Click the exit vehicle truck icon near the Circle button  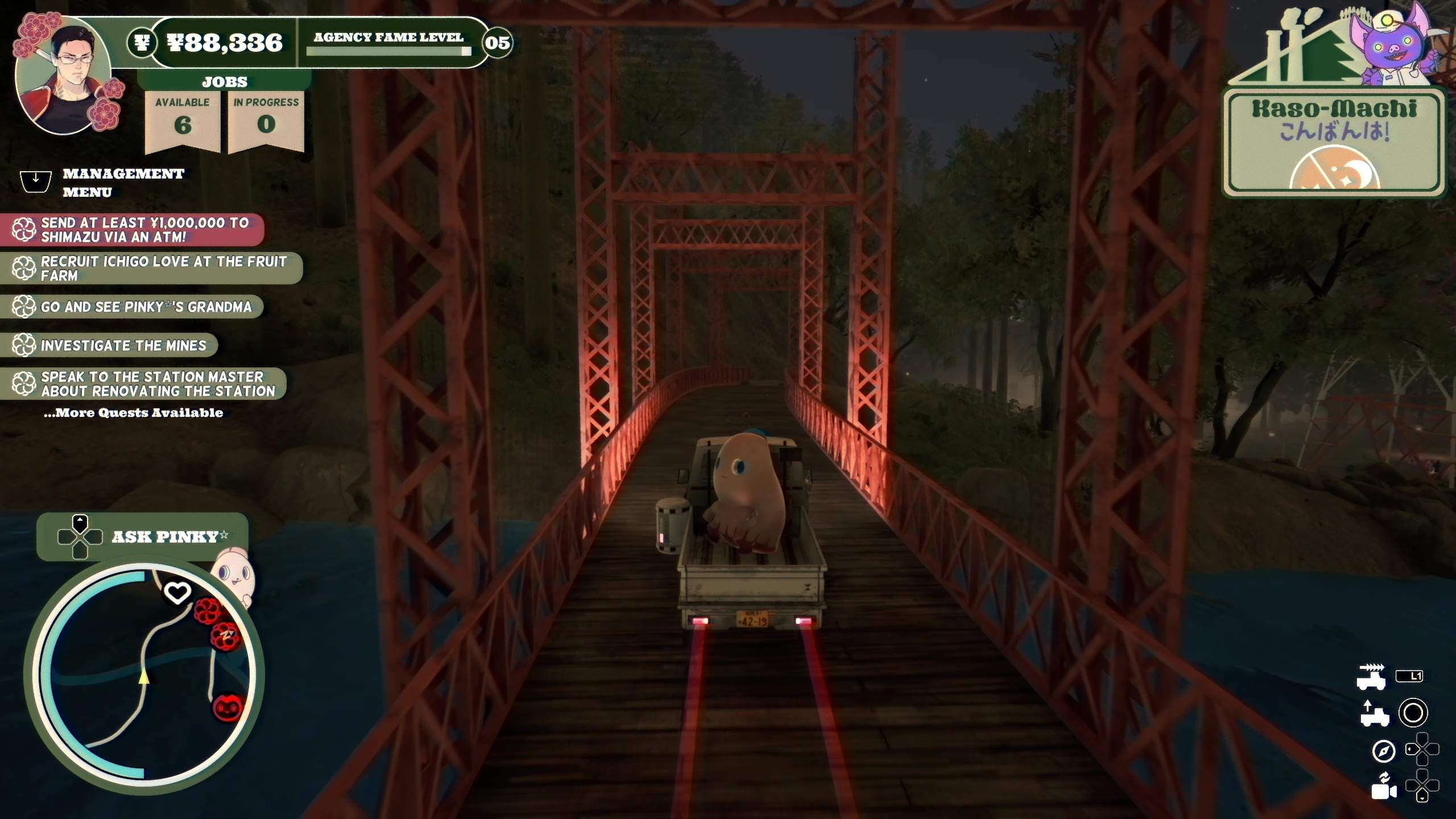pyautogui.click(x=1375, y=715)
